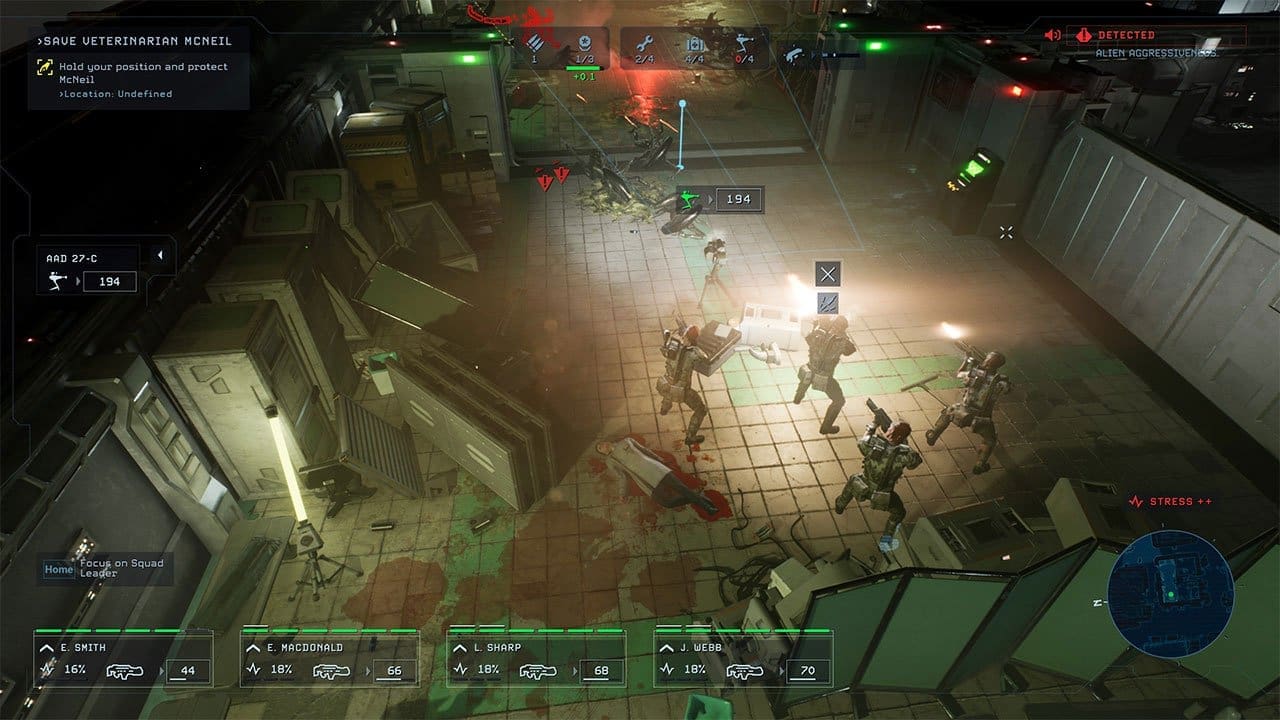Click the command points medal icon
Screen dimensions: 1280x720
point(585,45)
